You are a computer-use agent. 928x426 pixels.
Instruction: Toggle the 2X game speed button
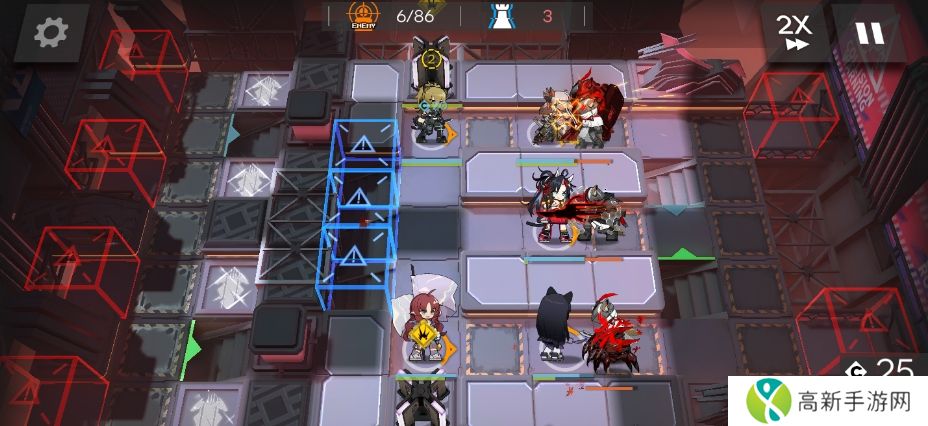pos(795,32)
